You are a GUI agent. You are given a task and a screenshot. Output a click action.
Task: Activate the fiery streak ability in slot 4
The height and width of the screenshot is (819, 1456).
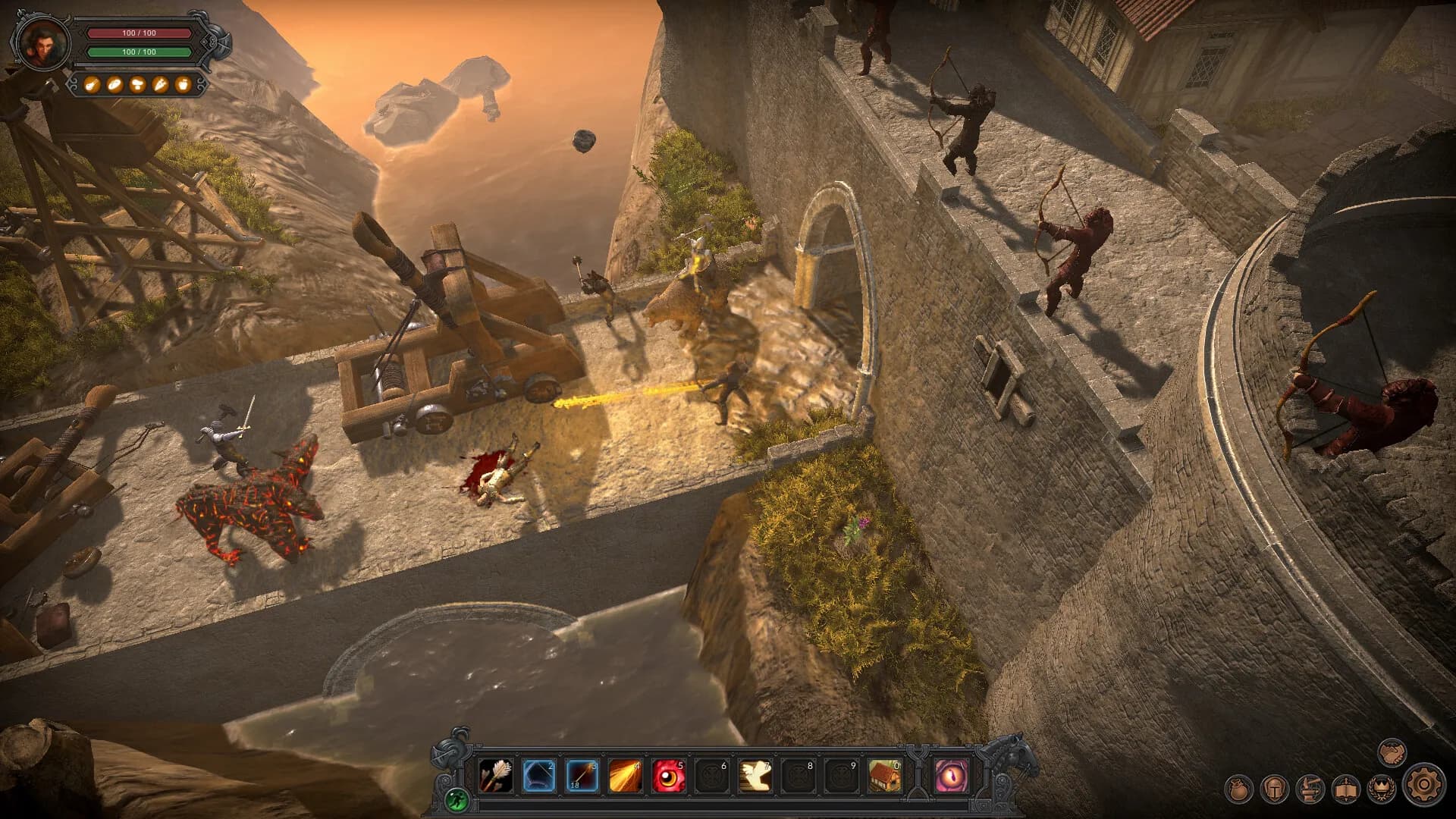[626, 776]
